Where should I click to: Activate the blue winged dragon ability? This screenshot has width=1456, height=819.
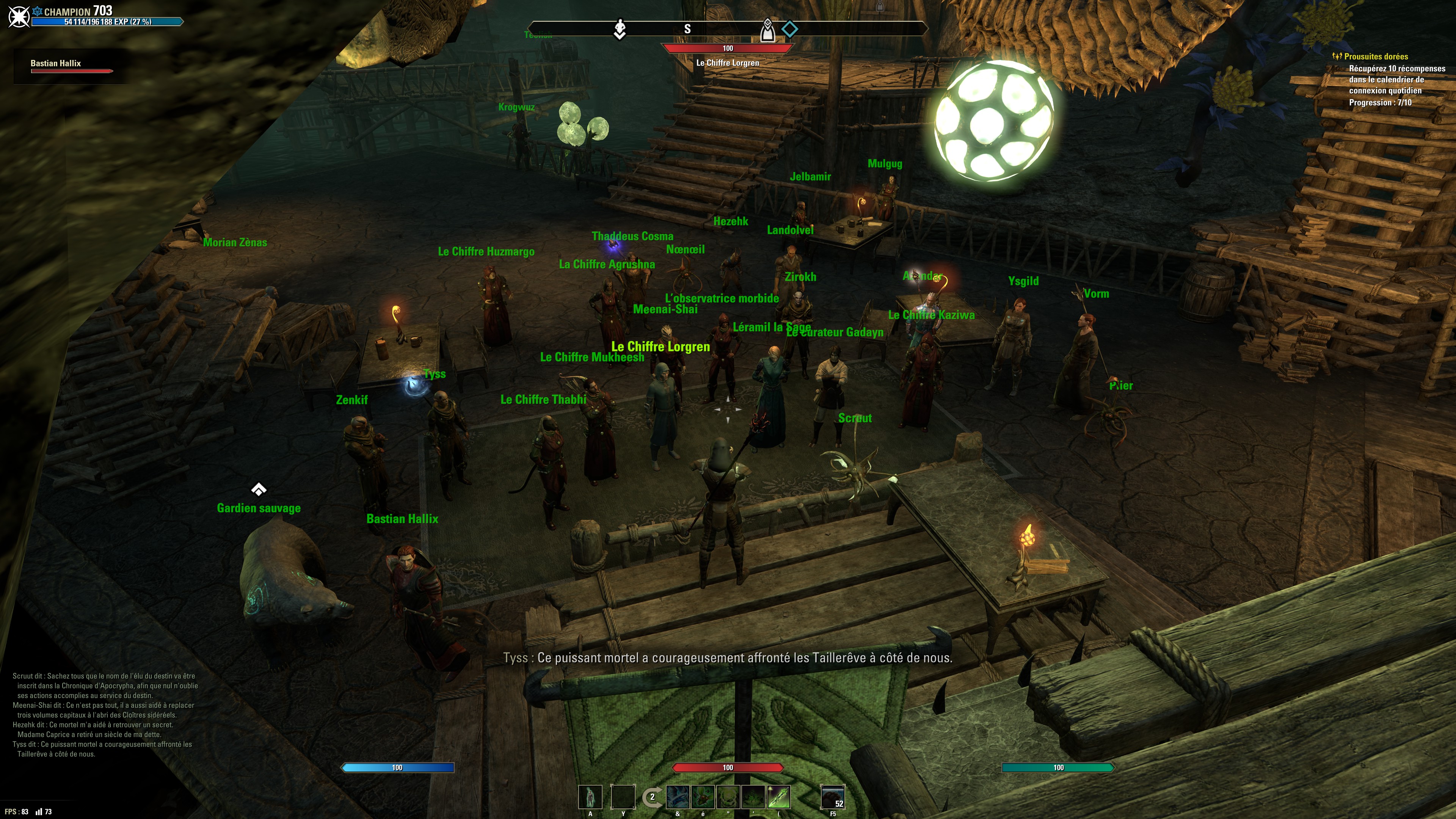pyautogui.click(x=677, y=797)
